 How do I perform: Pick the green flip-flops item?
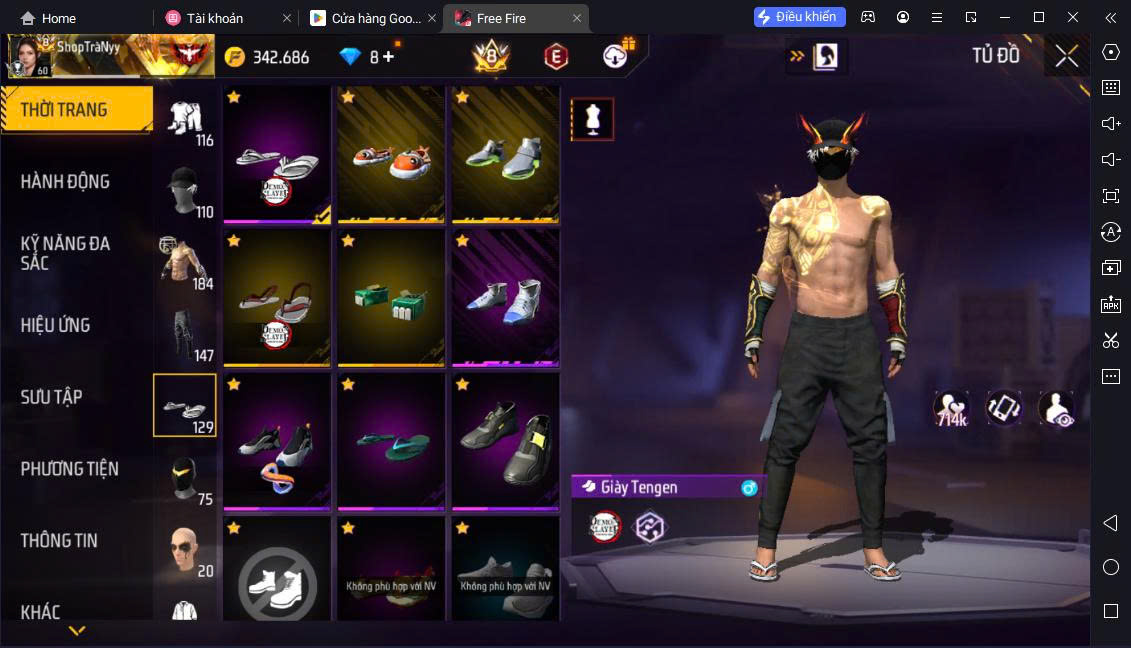(x=390, y=441)
